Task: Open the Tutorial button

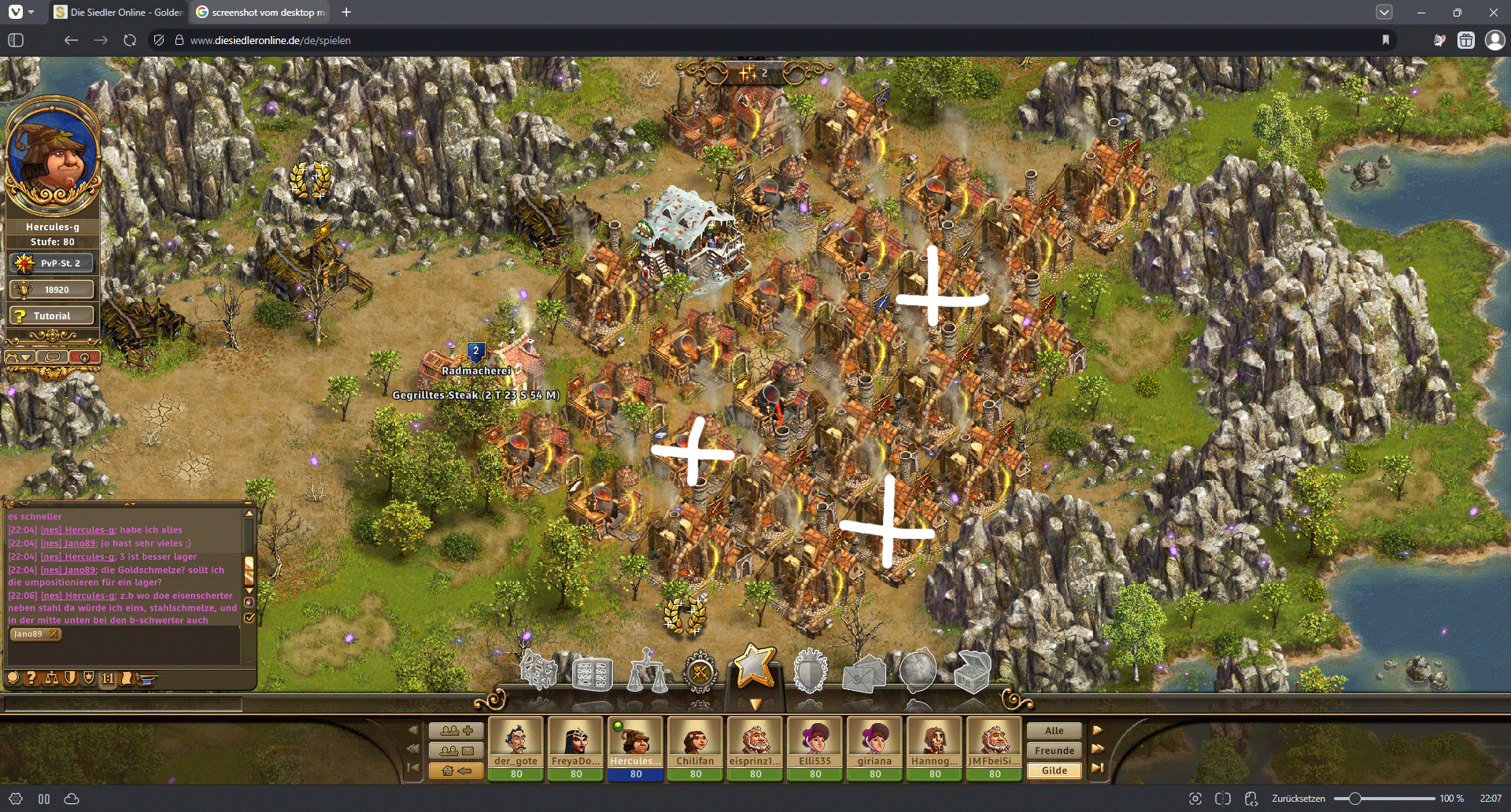Action: [x=52, y=316]
